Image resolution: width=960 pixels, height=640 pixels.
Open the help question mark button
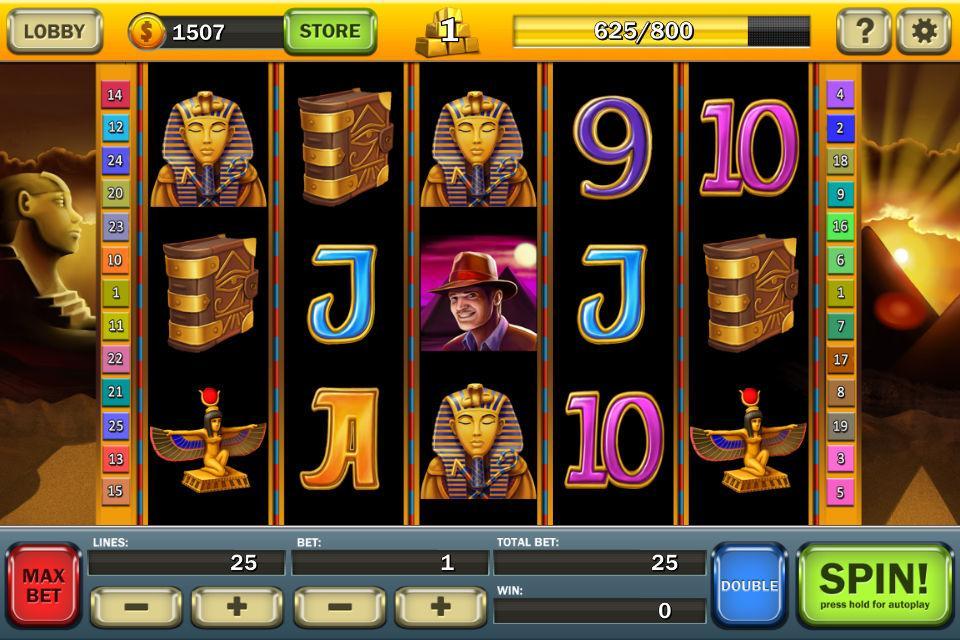coord(863,31)
